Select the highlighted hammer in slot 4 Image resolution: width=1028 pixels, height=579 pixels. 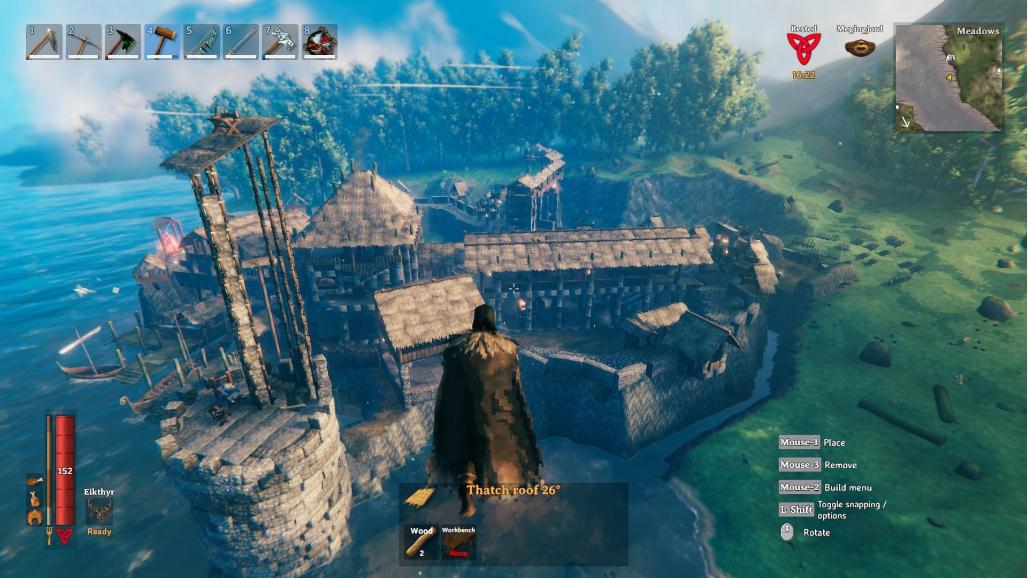tap(162, 42)
